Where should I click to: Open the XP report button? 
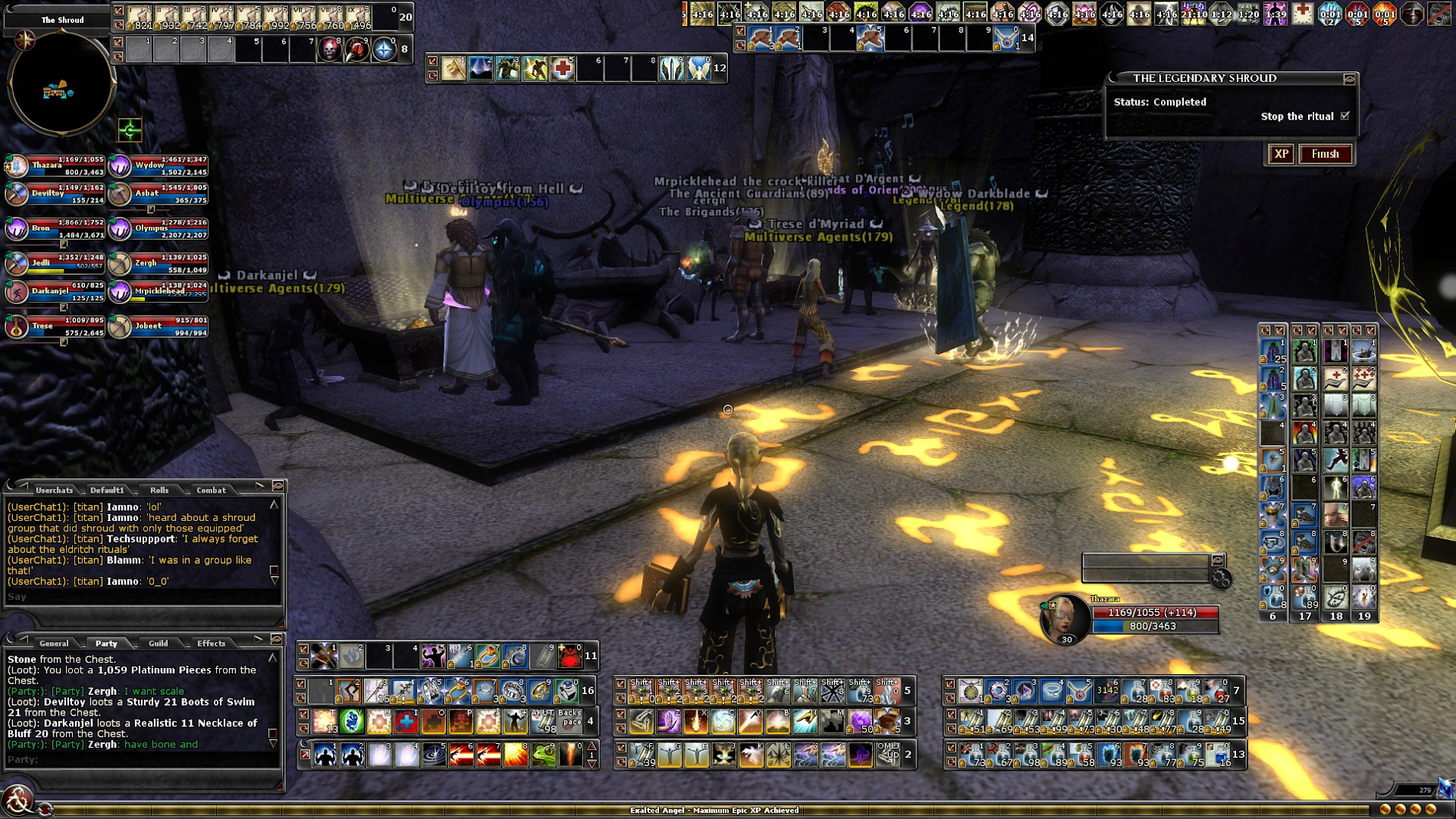pyautogui.click(x=1281, y=154)
